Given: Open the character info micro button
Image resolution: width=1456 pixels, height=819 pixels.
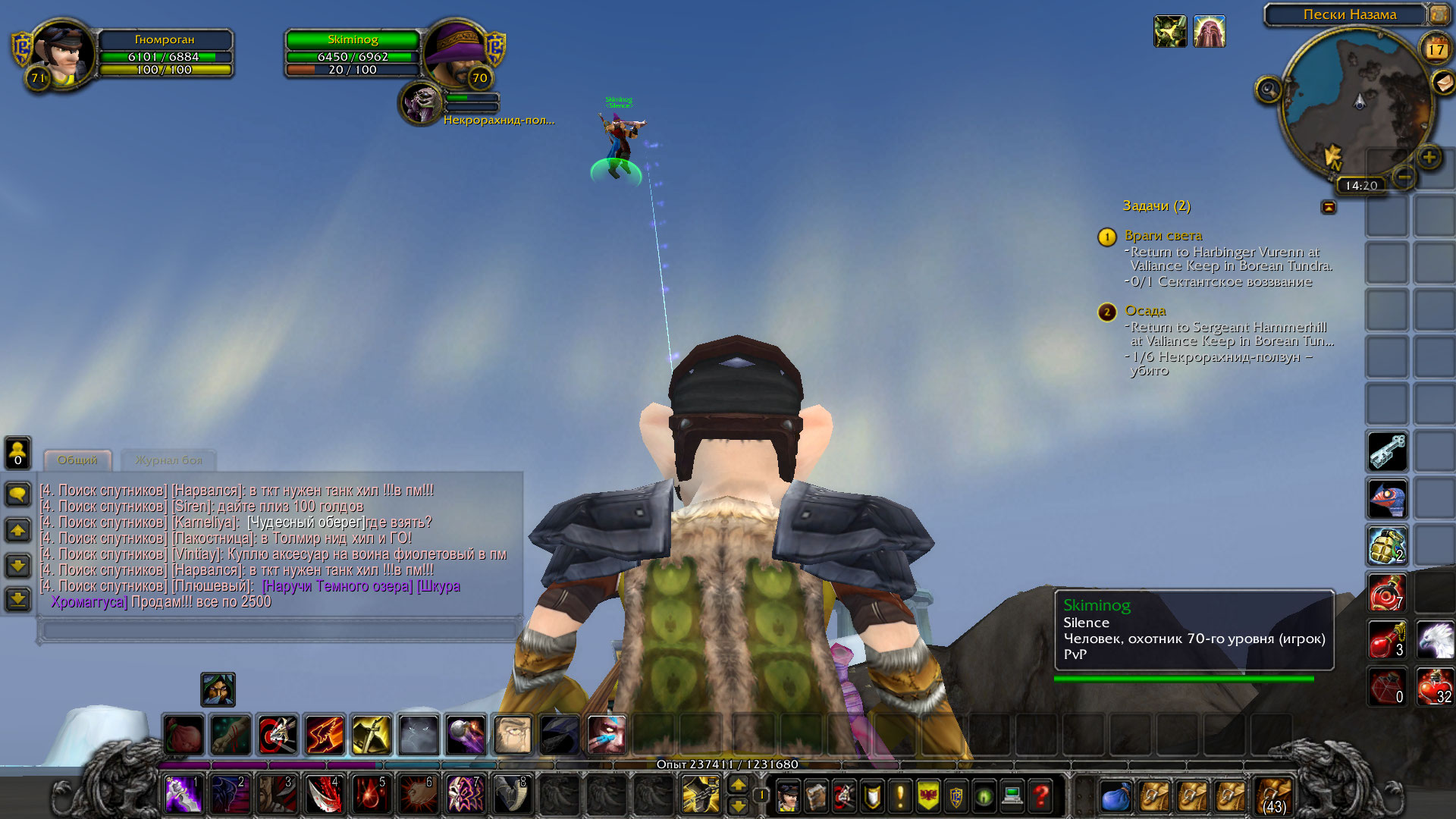Looking at the screenshot, I should point(789,796).
